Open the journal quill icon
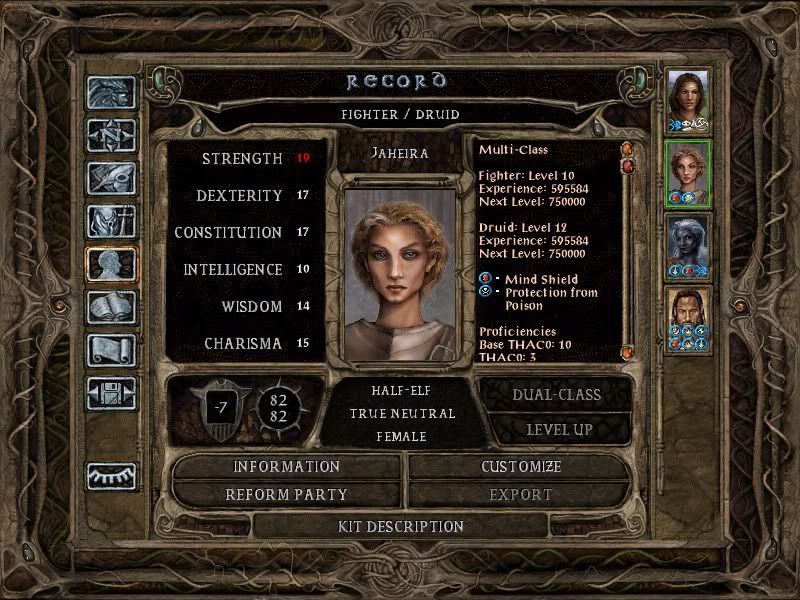Viewport: 800px width, 600px height. coord(111,178)
